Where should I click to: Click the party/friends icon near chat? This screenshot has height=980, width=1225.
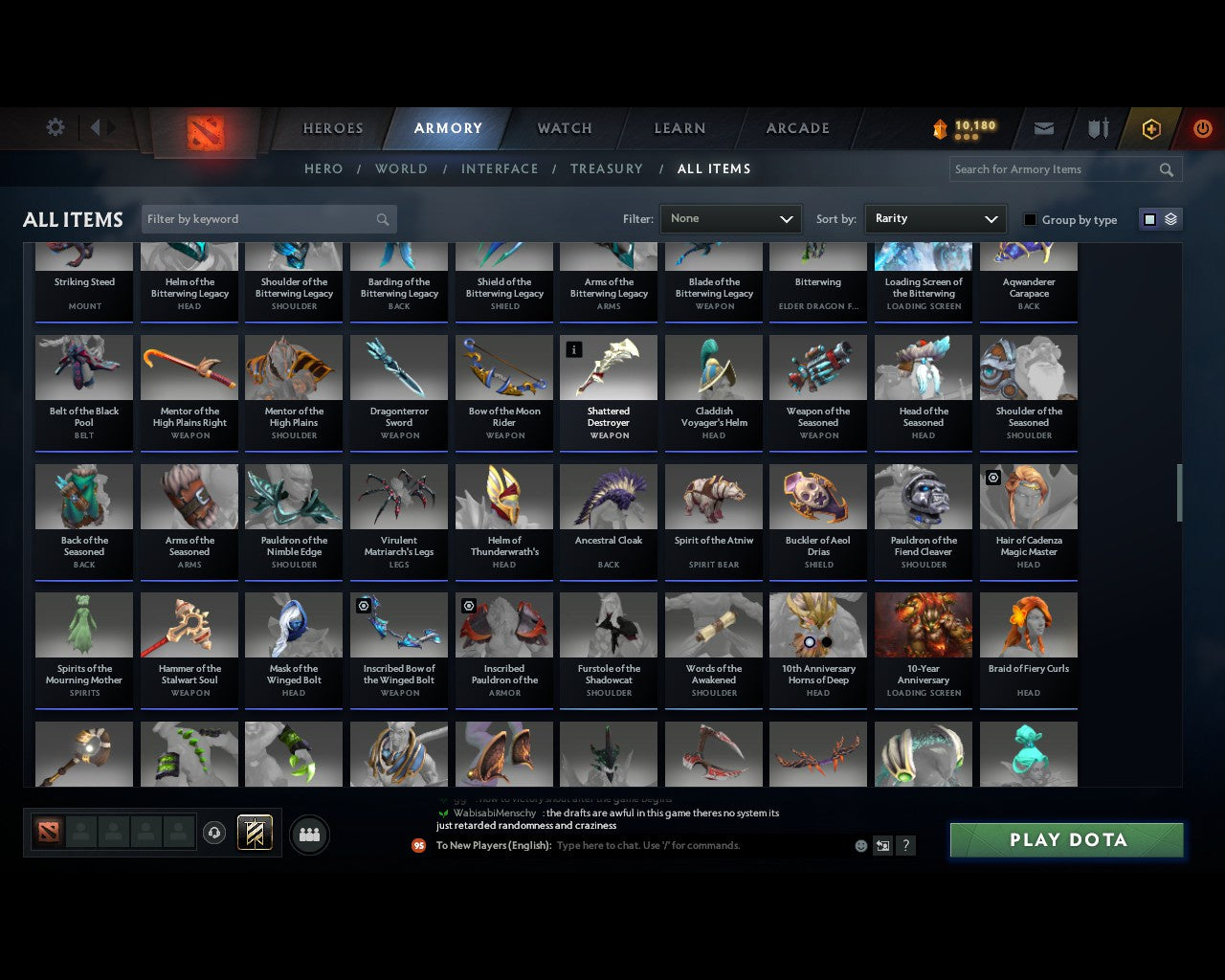pos(310,835)
